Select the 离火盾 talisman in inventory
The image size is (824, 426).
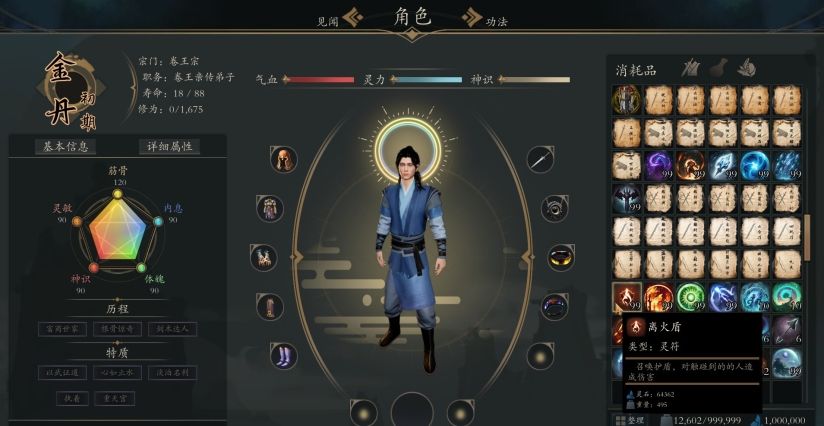click(627, 297)
